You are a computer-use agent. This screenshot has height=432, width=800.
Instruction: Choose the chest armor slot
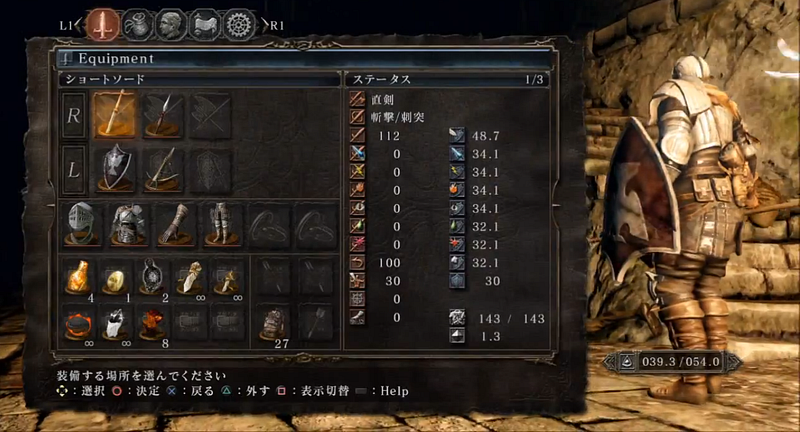tap(127, 224)
